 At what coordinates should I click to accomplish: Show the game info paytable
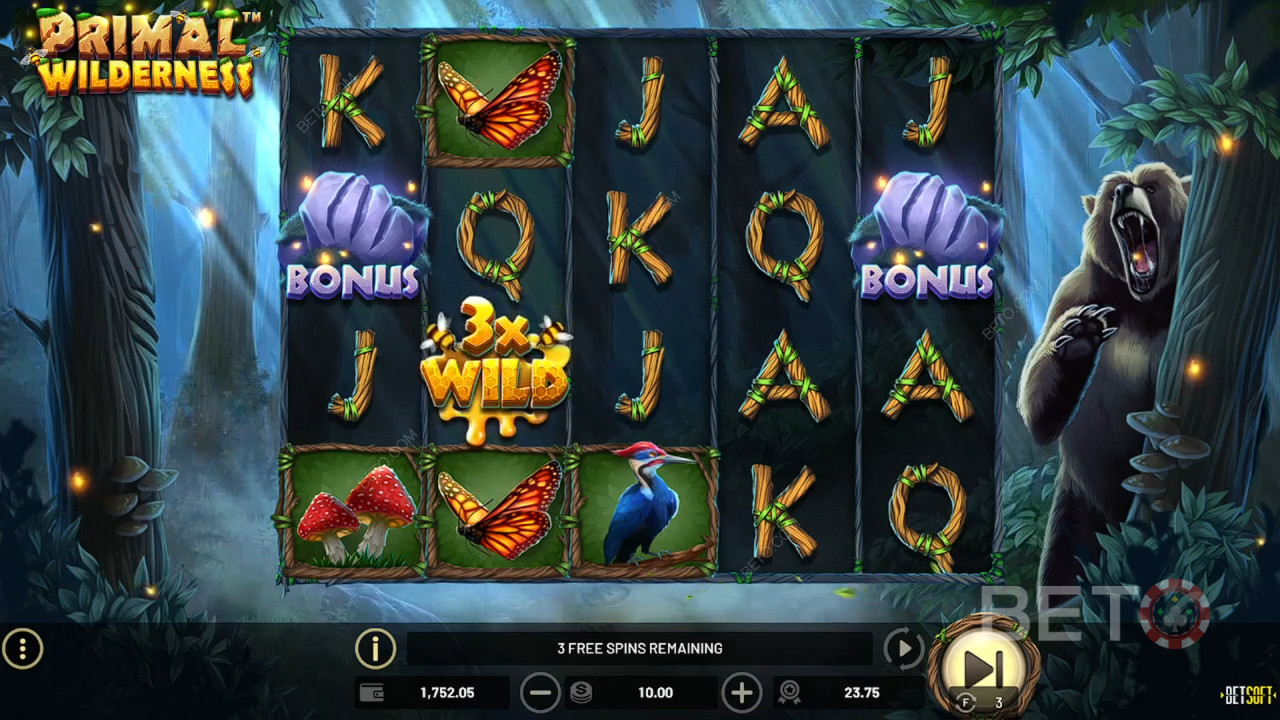(x=375, y=650)
